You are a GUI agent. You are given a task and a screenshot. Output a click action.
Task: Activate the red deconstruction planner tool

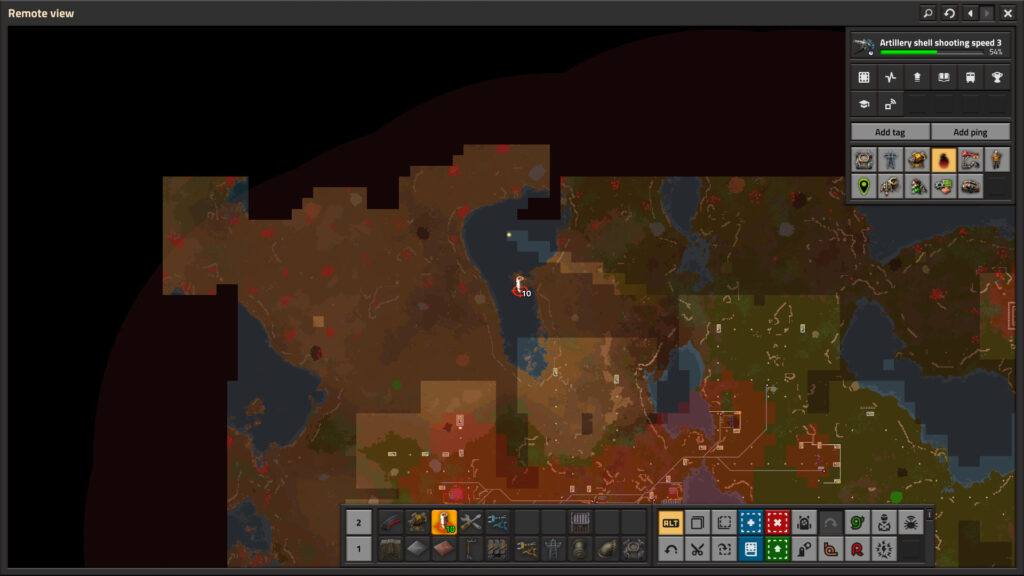(x=777, y=522)
